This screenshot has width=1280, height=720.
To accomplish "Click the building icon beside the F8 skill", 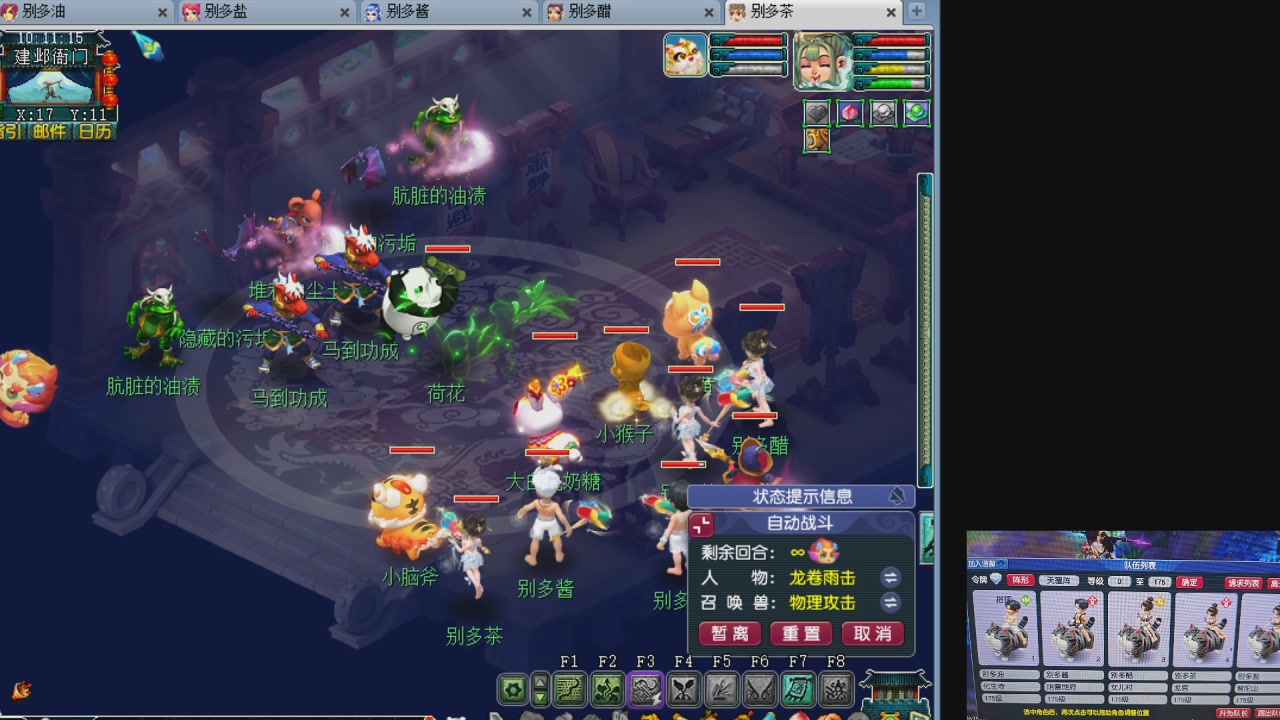I will (895, 690).
